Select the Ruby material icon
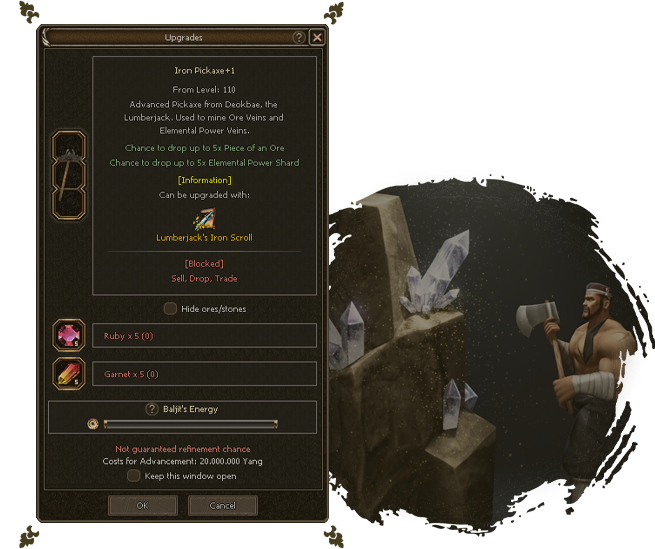The height and width of the screenshot is (549, 655). pos(69,336)
